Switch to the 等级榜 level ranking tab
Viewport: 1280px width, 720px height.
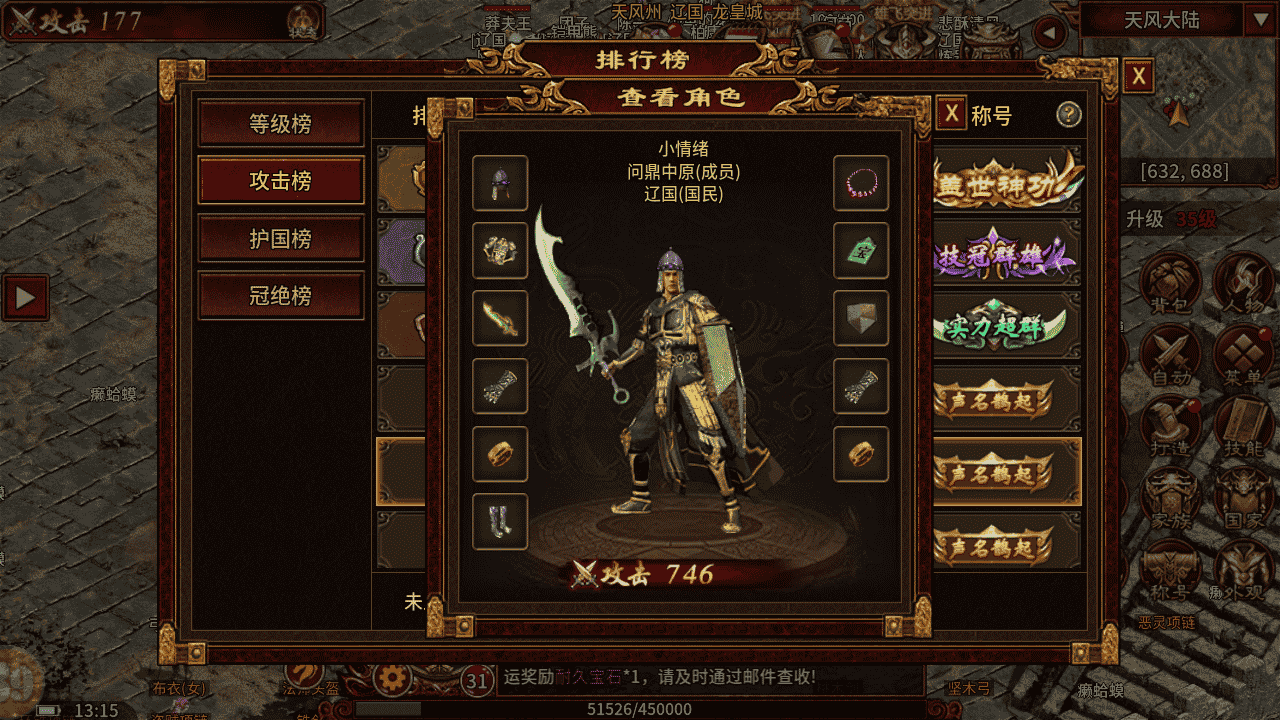[x=280, y=124]
